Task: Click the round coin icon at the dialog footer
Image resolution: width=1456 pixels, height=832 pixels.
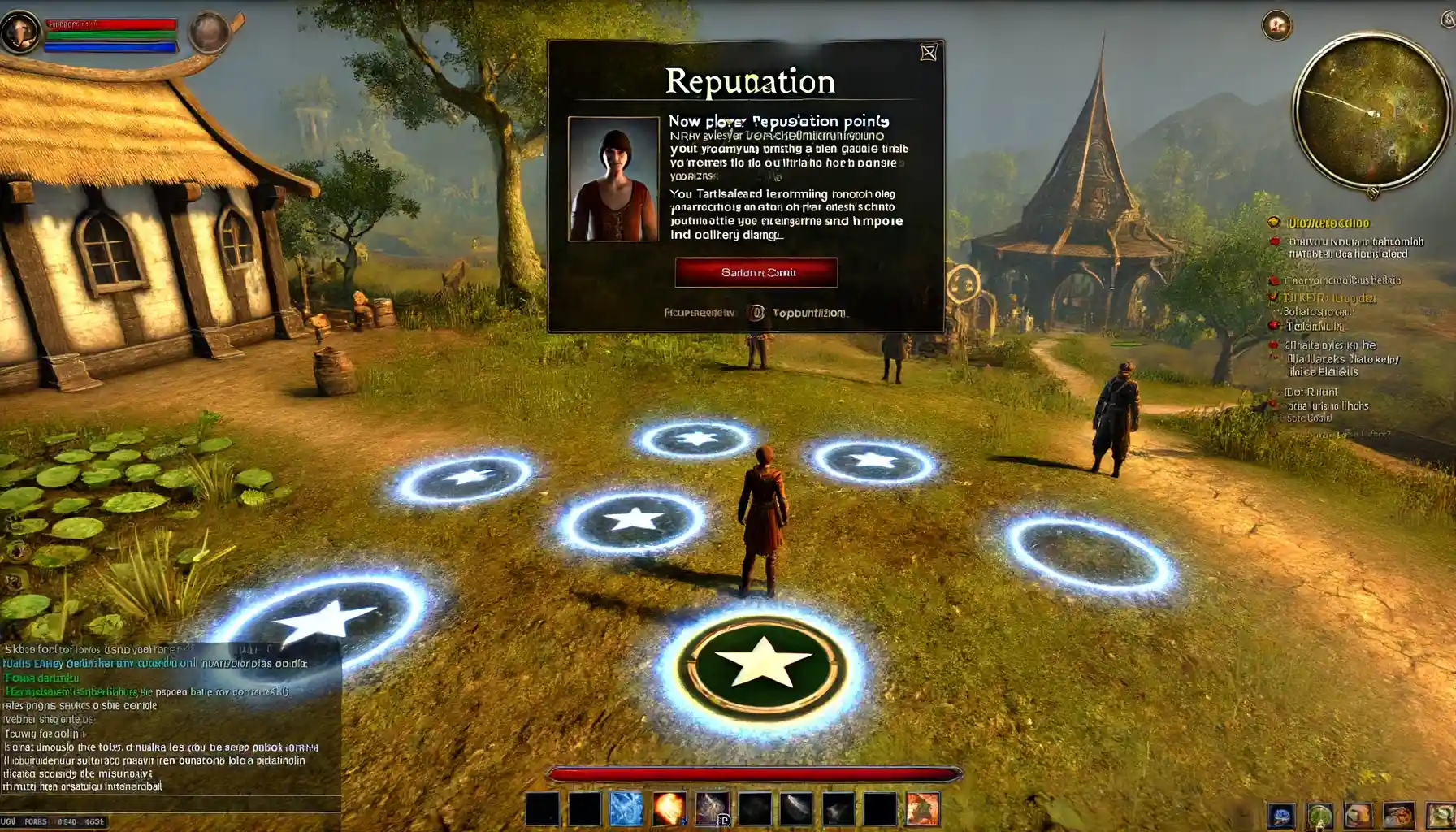Action: pyautogui.click(x=756, y=313)
